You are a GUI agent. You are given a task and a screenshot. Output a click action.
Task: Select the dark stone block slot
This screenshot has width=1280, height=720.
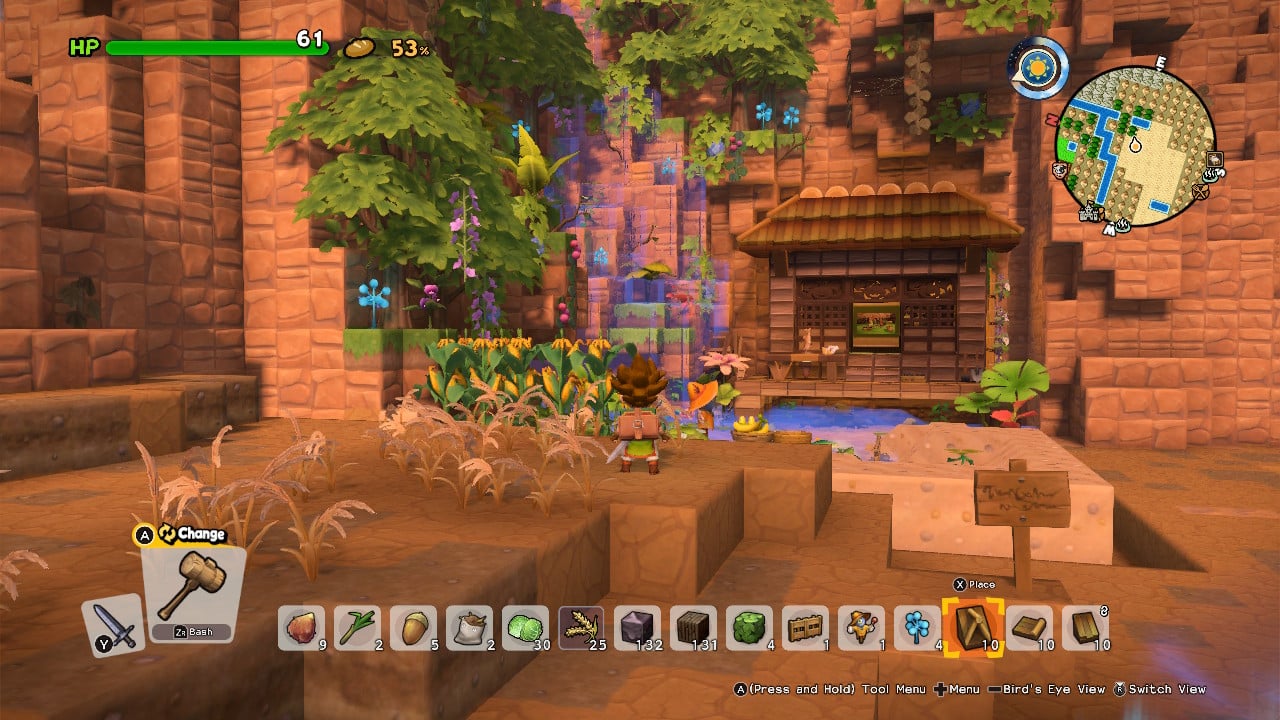click(637, 628)
